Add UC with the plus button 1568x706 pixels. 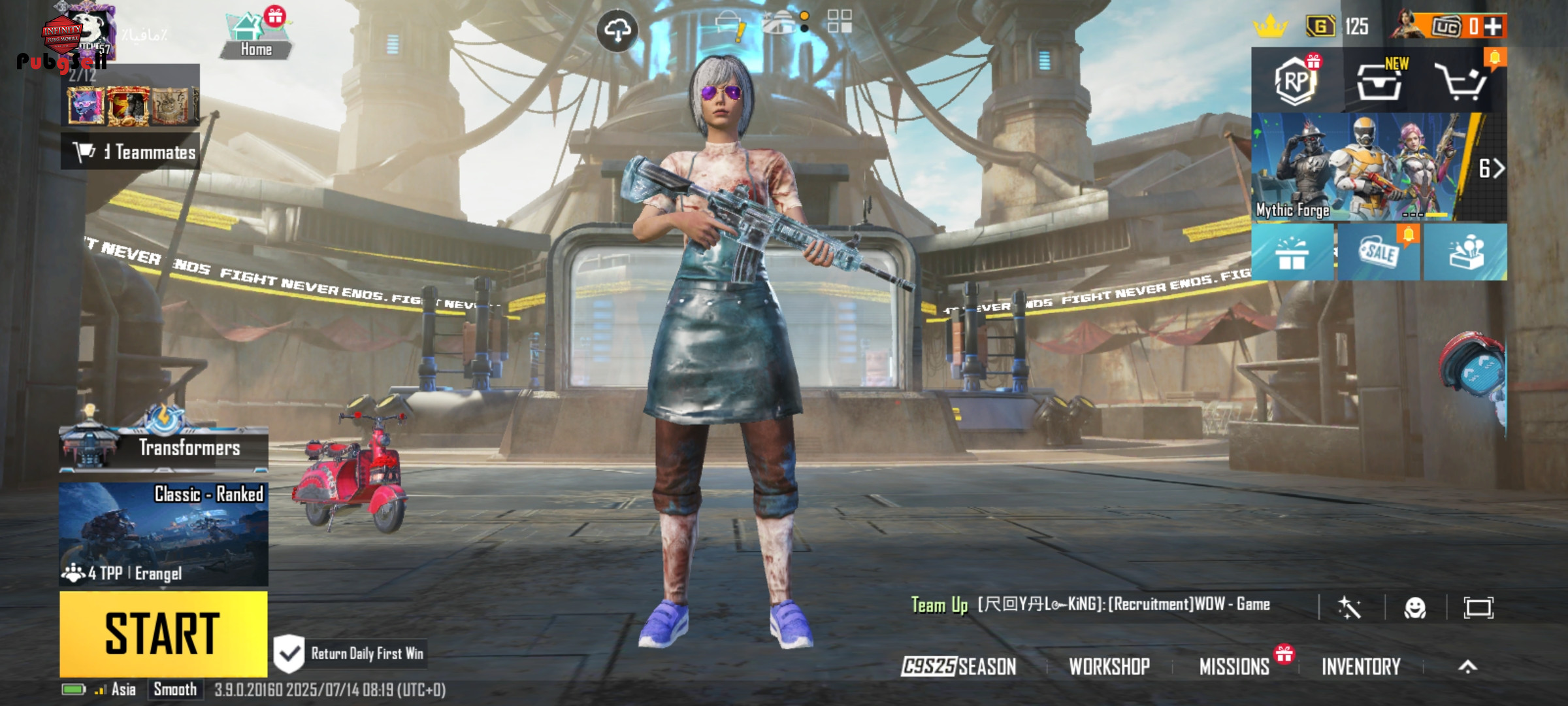(1493, 26)
